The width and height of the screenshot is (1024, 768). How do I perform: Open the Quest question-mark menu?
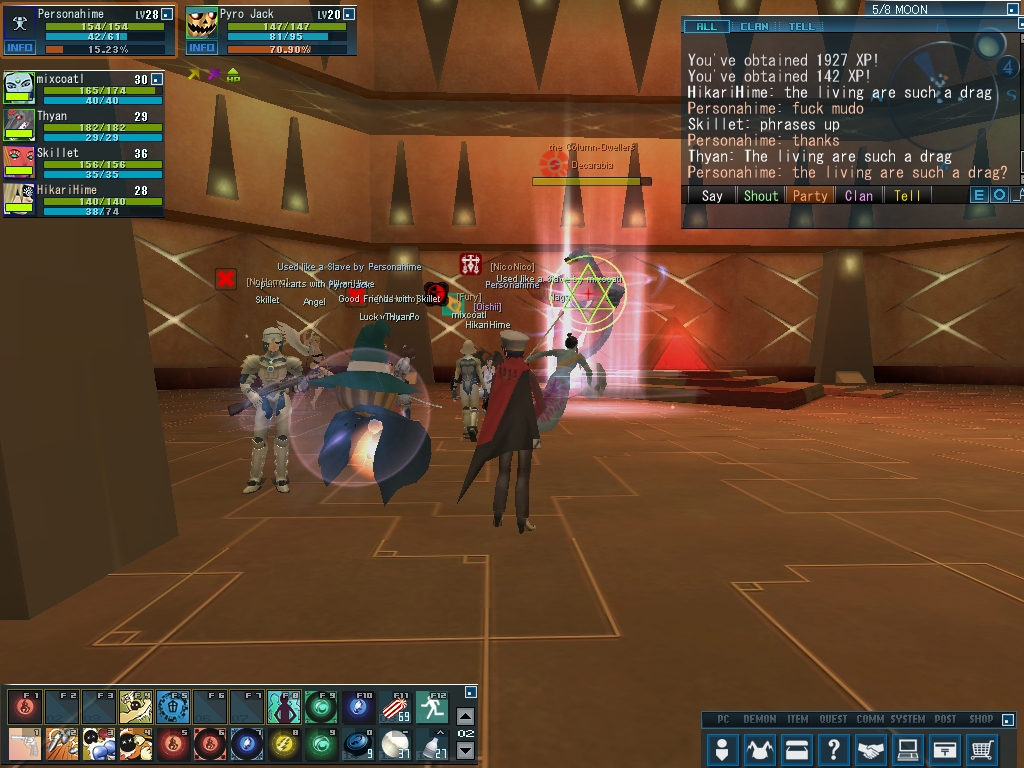pyautogui.click(x=833, y=748)
